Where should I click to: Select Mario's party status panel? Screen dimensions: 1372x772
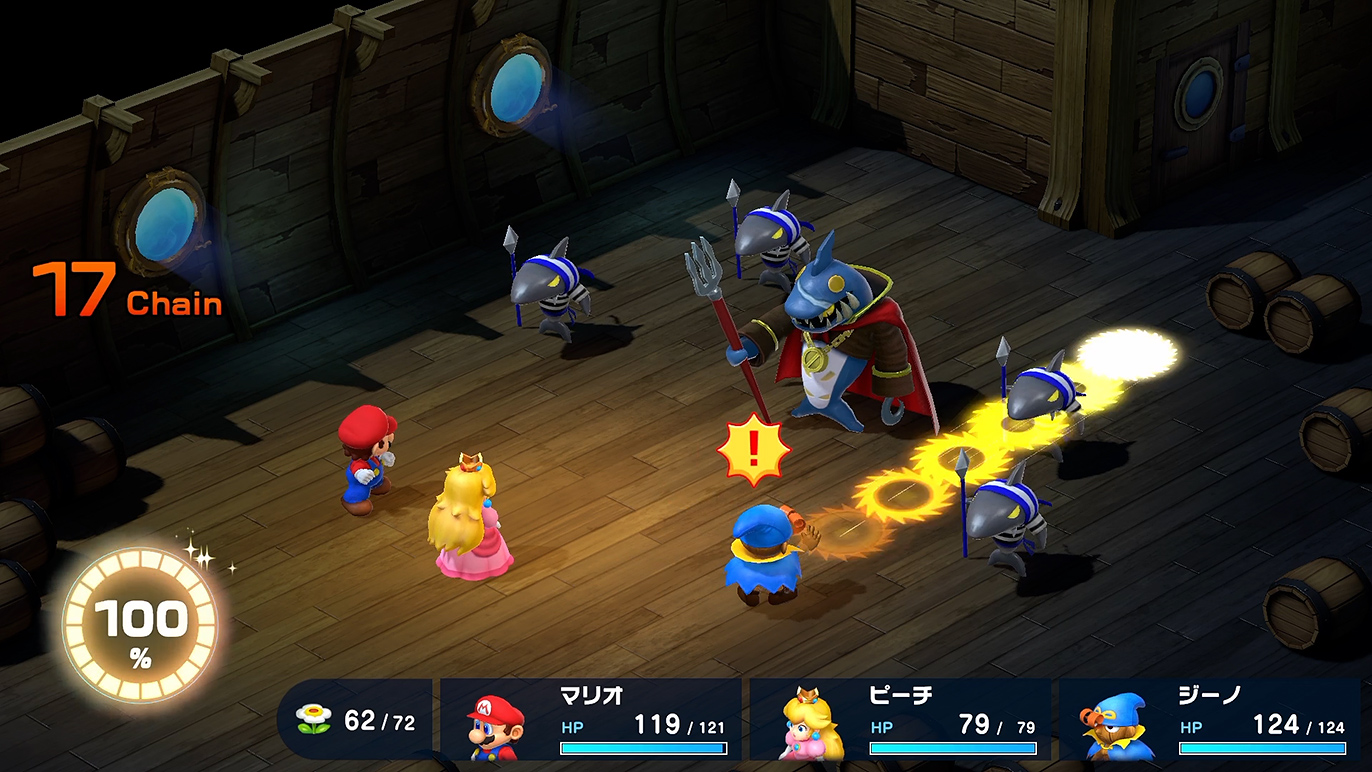click(x=591, y=720)
